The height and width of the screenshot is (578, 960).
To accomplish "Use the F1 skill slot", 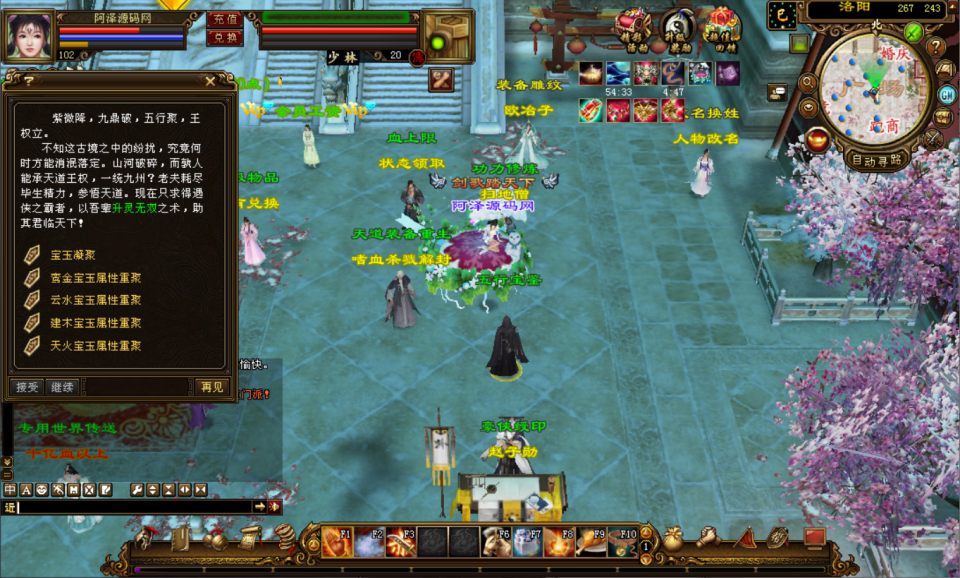I will coord(337,542).
